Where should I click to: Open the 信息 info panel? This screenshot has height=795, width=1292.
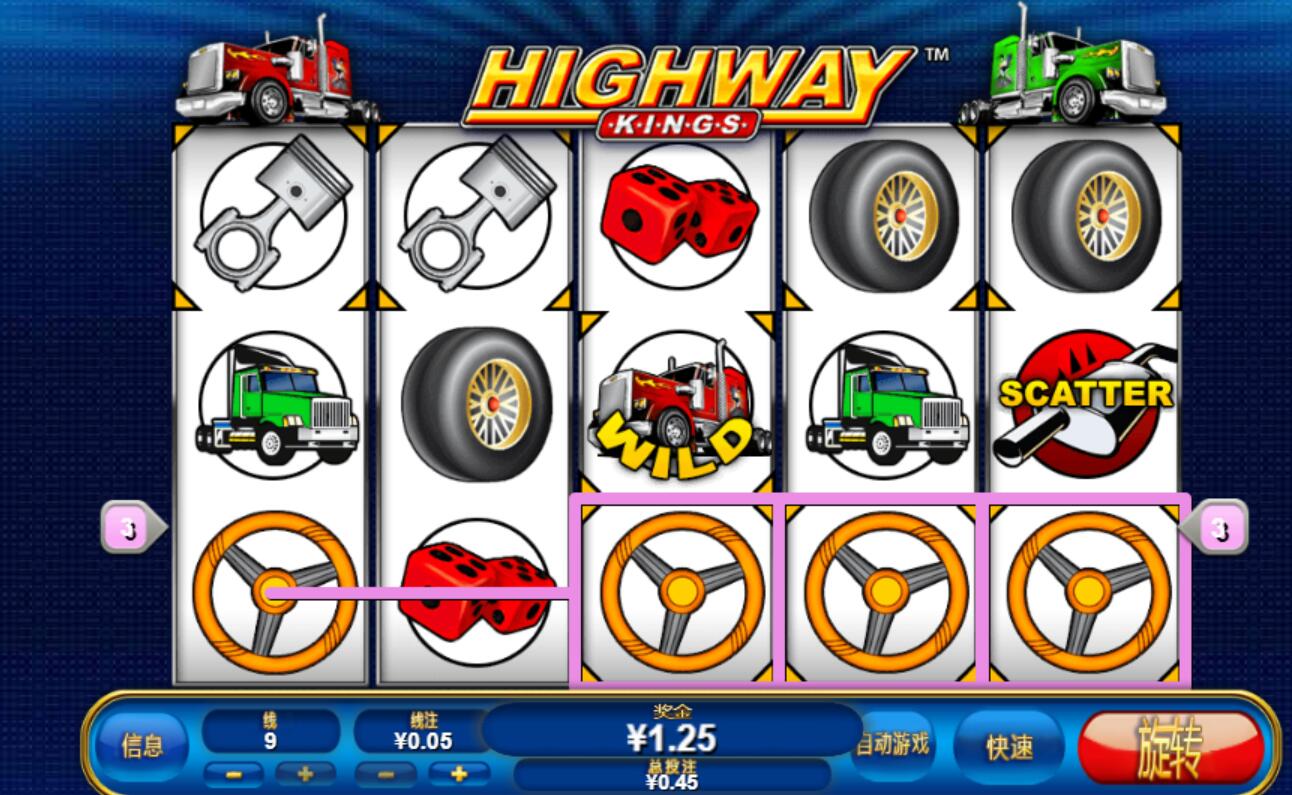pos(142,746)
